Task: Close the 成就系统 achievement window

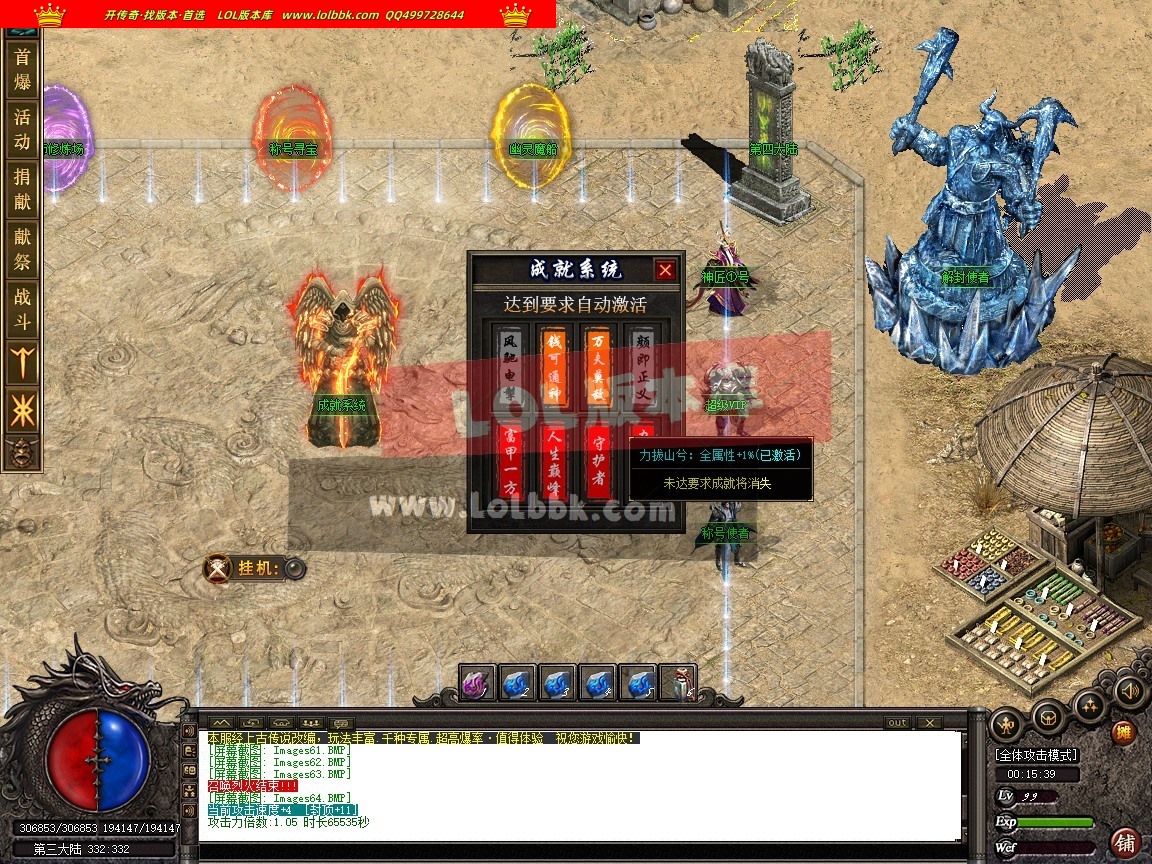Action: (665, 270)
